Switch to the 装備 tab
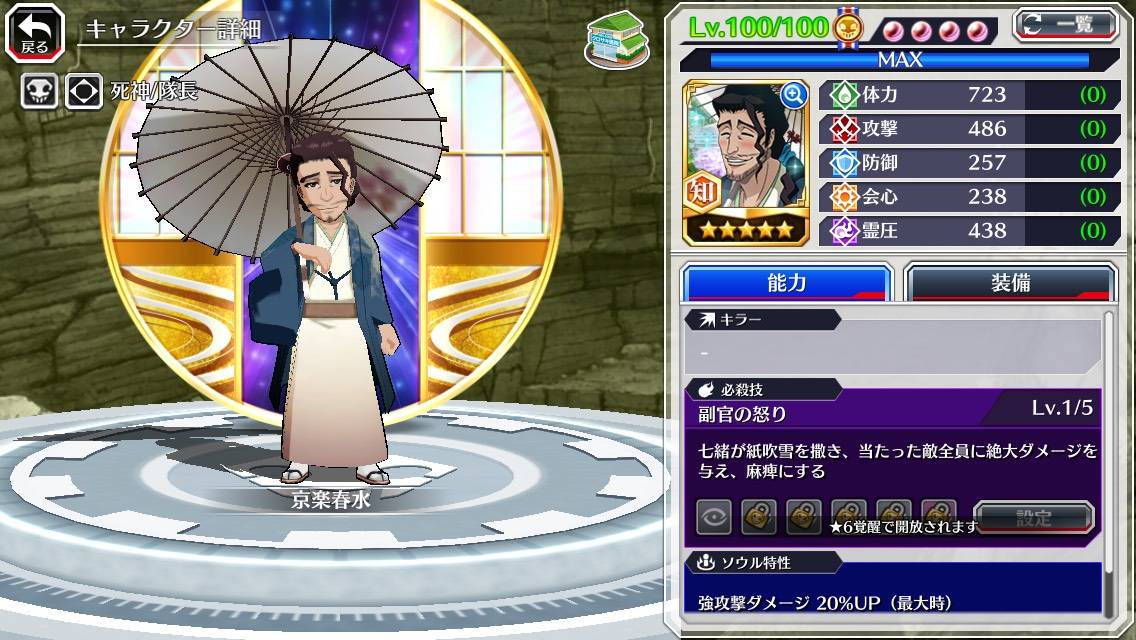 pyautogui.click(x=1010, y=283)
